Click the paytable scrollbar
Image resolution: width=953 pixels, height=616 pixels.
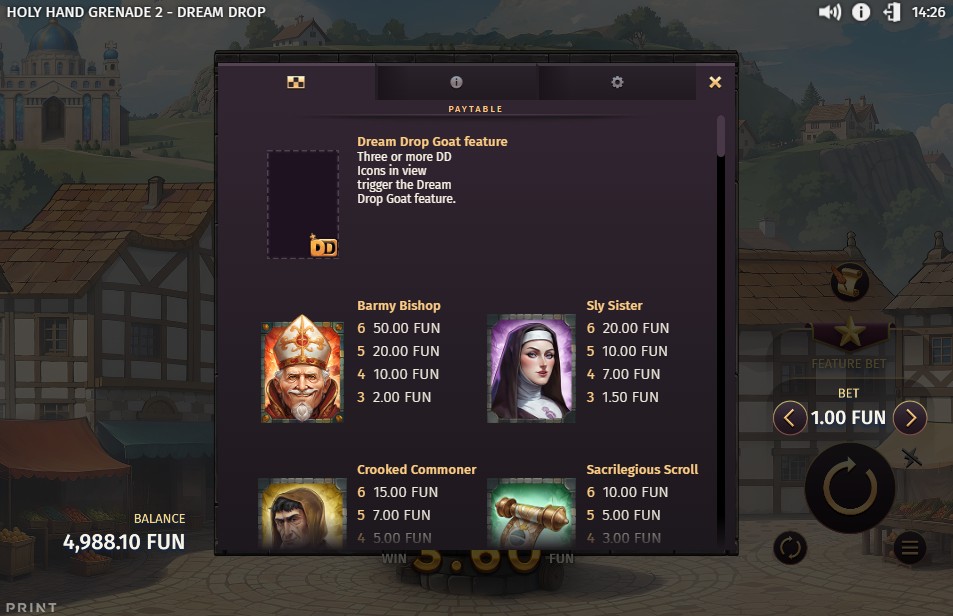point(721,137)
